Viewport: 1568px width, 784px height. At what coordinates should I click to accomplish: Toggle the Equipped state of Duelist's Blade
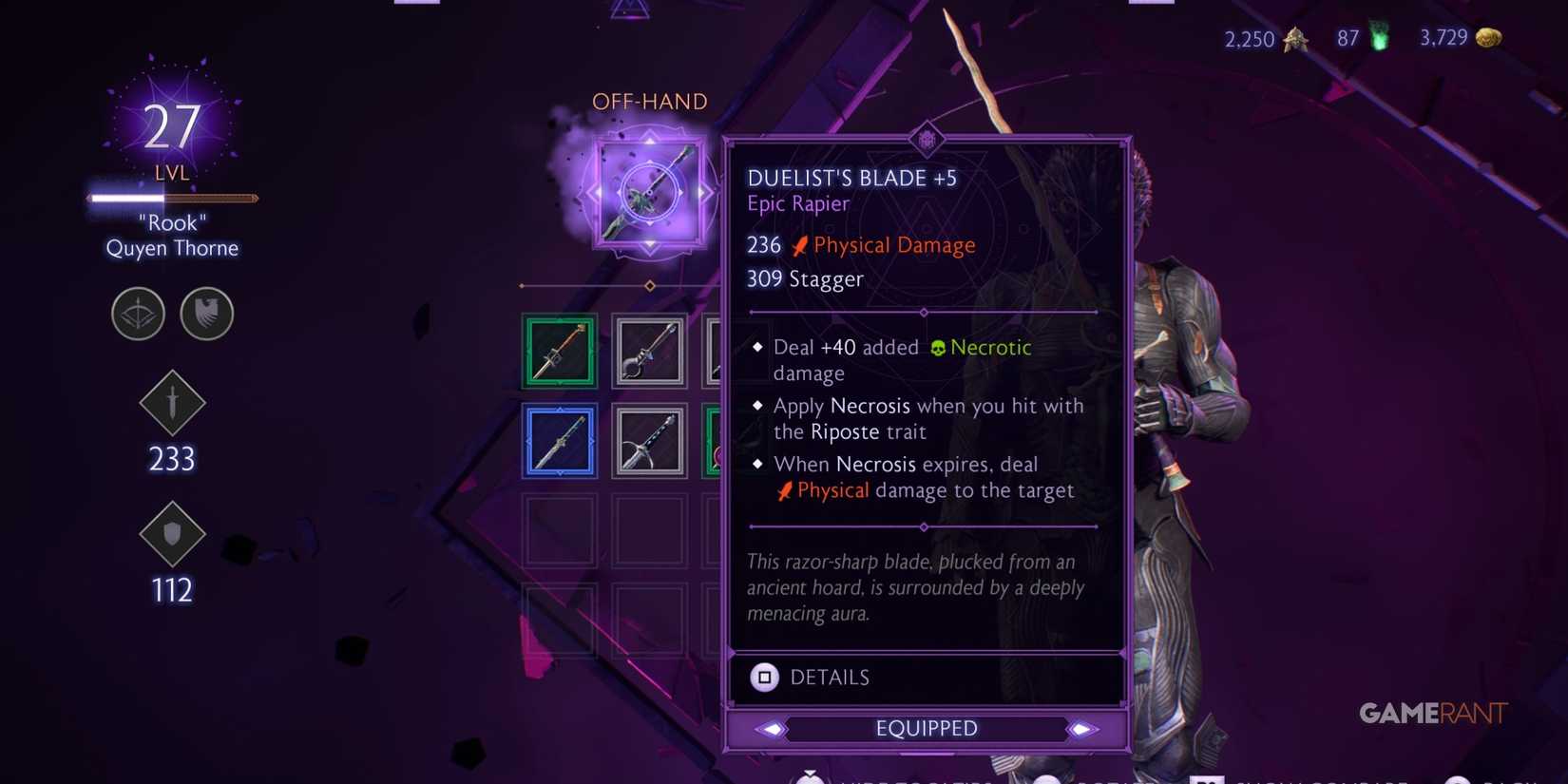926,728
